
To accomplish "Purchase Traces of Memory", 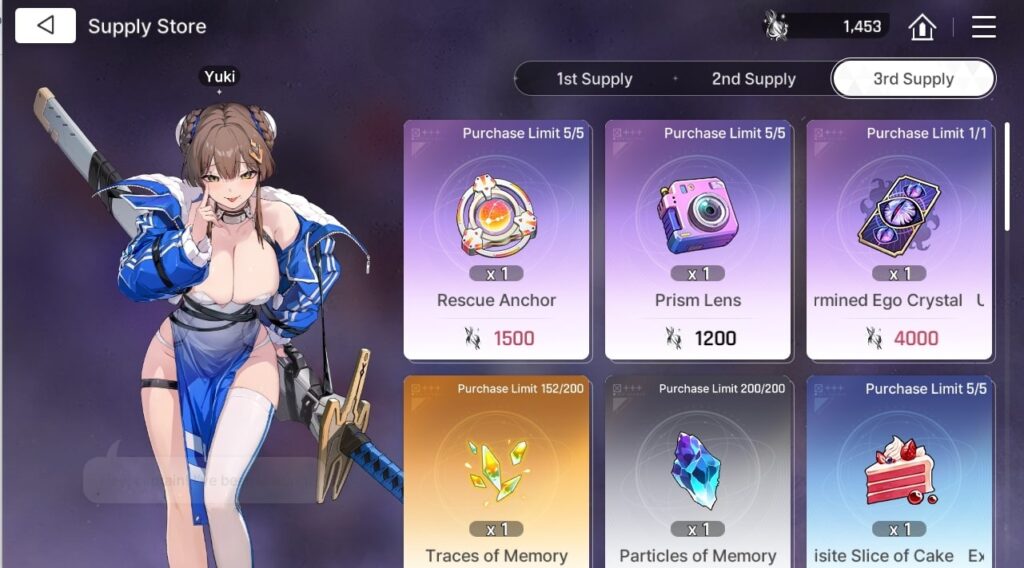I will [496, 472].
